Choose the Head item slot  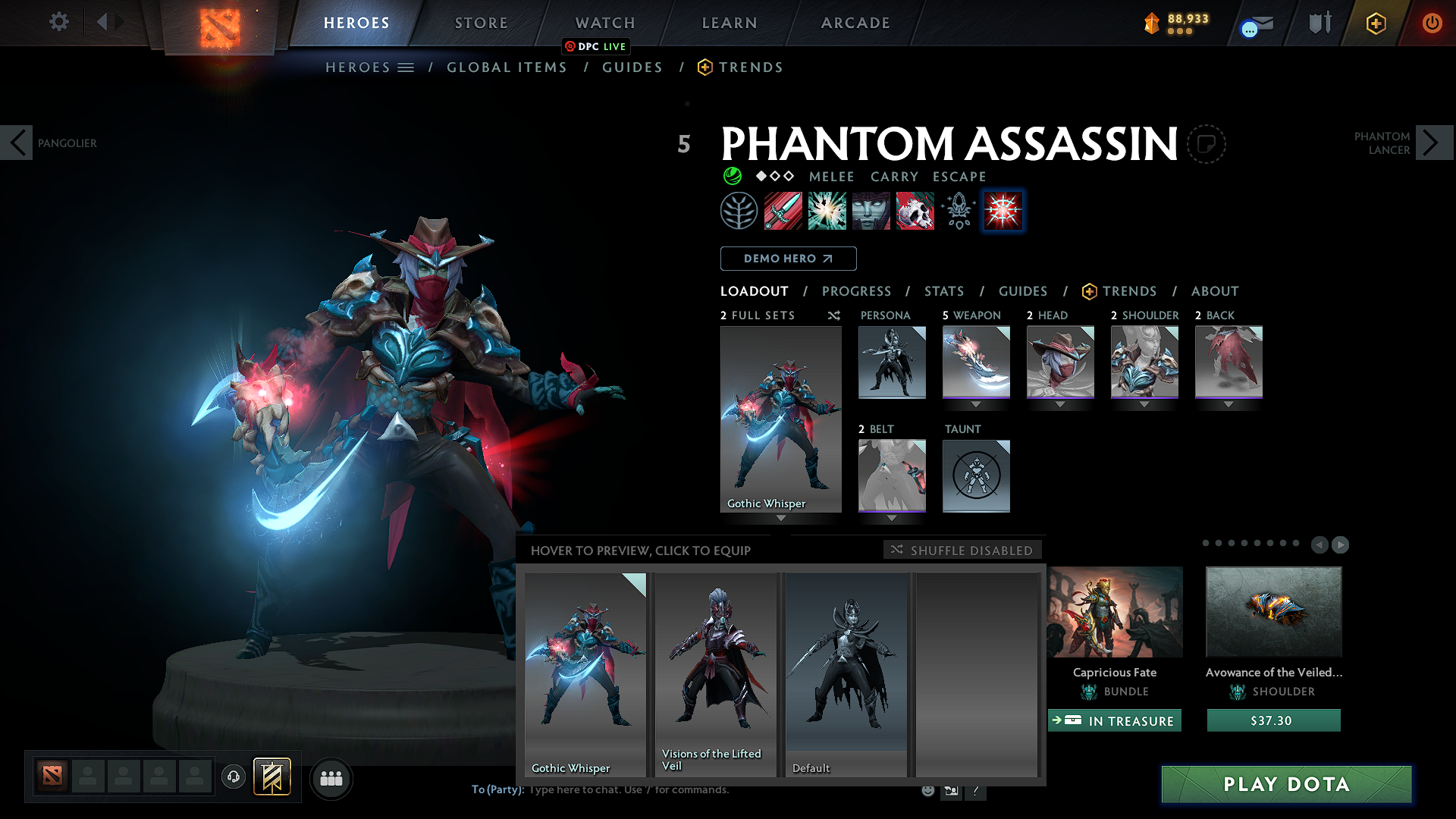point(1060,362)
